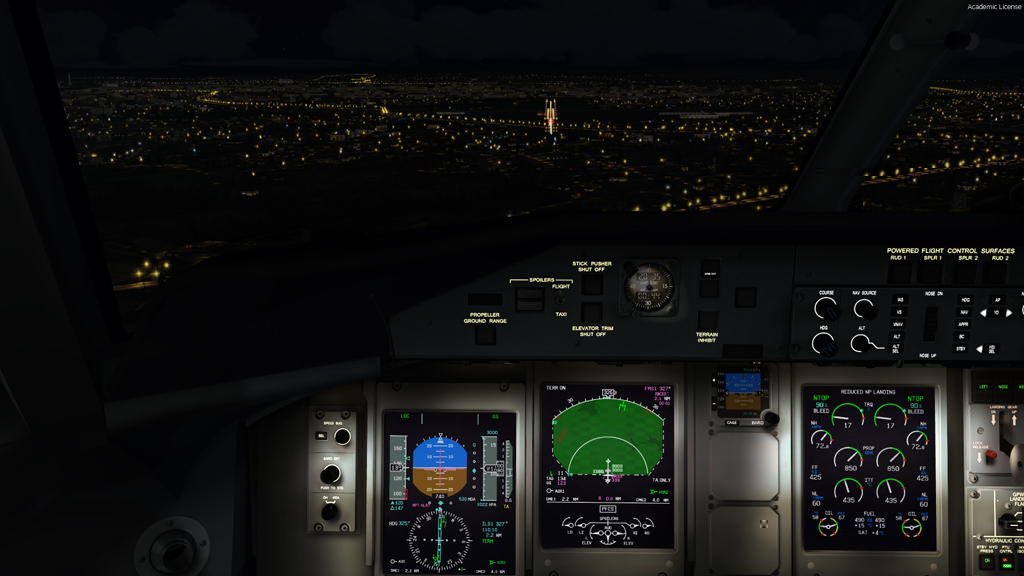
Task: Activate the VNAV mode button
Action: pos(899,324)
